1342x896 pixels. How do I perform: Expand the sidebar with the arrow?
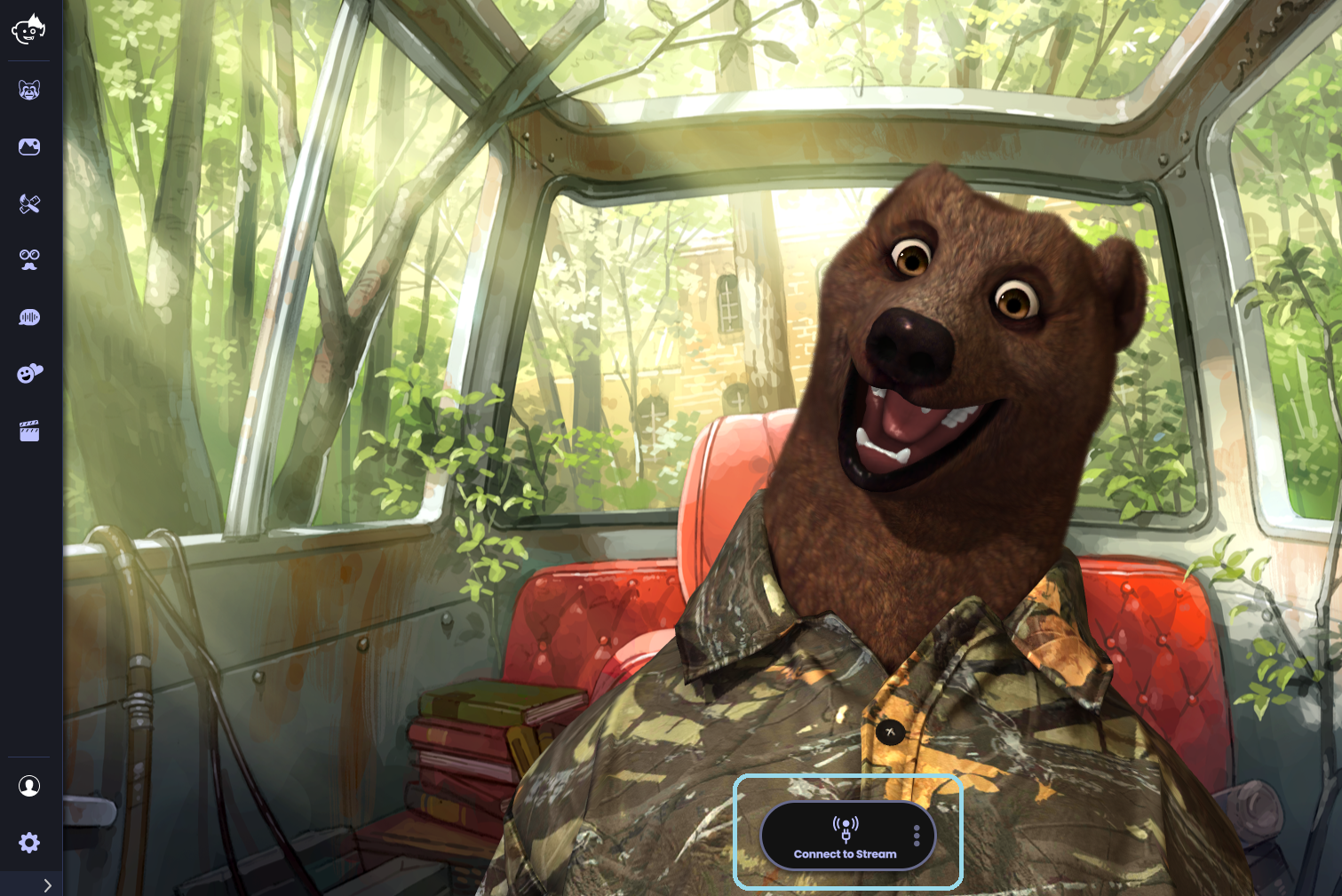coord(47,885)
